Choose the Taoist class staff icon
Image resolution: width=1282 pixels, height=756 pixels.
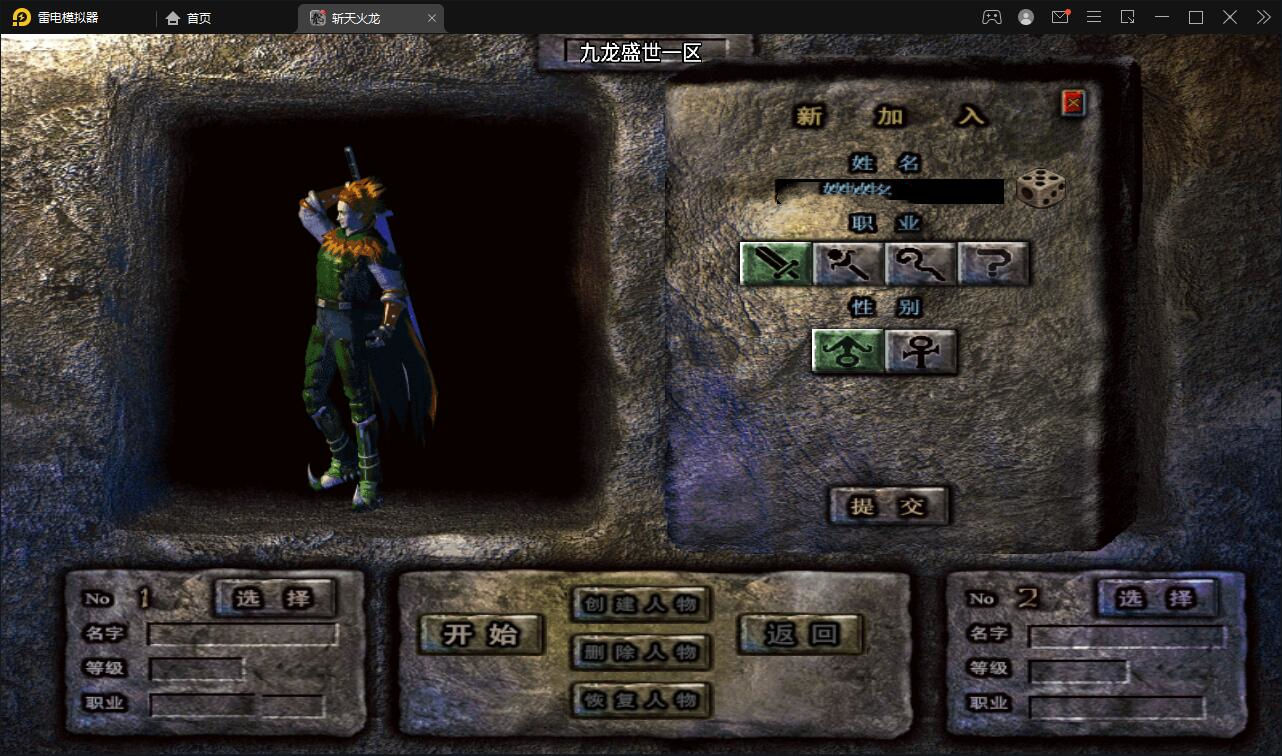point(921,263)
